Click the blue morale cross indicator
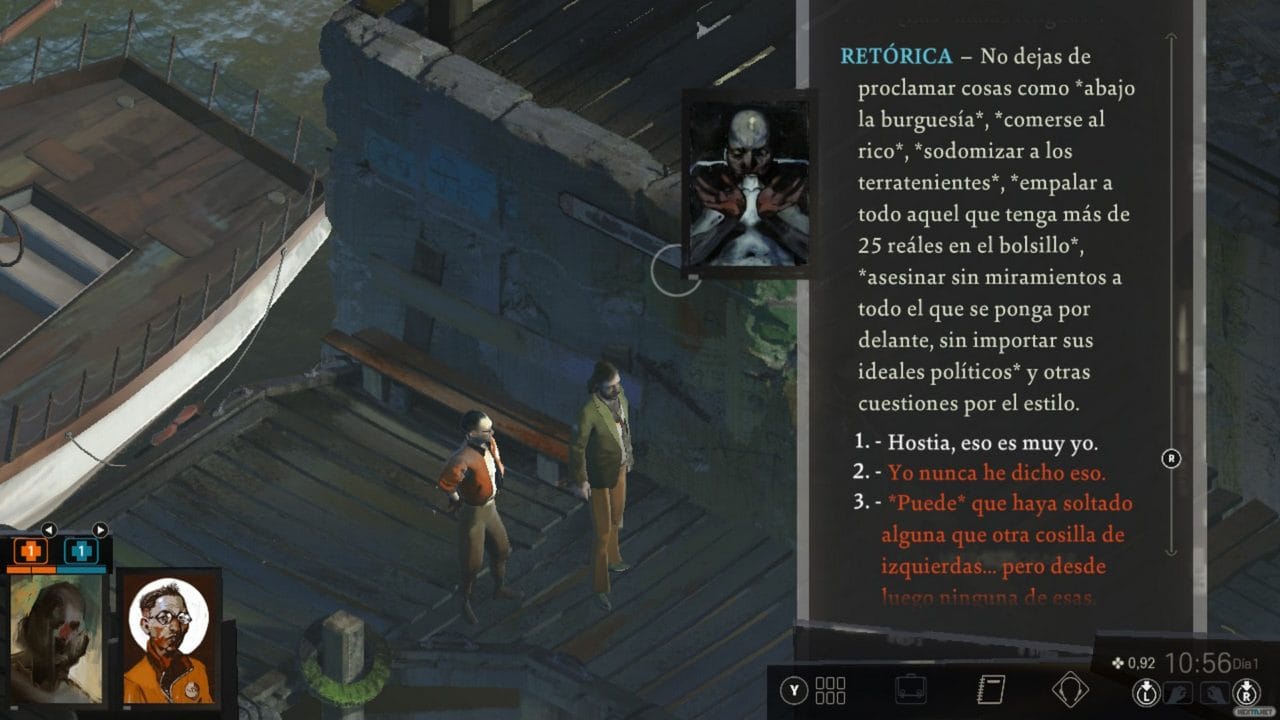The image size is (1280, 720). 81,550
